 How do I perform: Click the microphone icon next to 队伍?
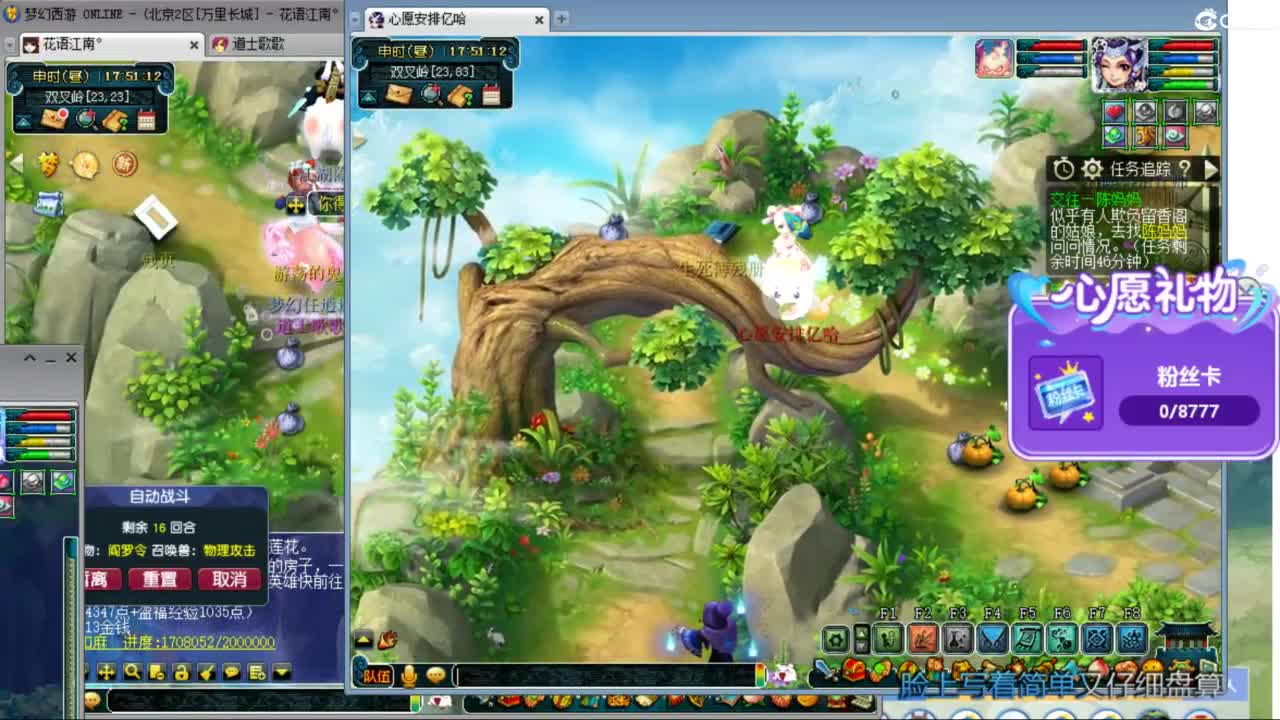(409, 675)
